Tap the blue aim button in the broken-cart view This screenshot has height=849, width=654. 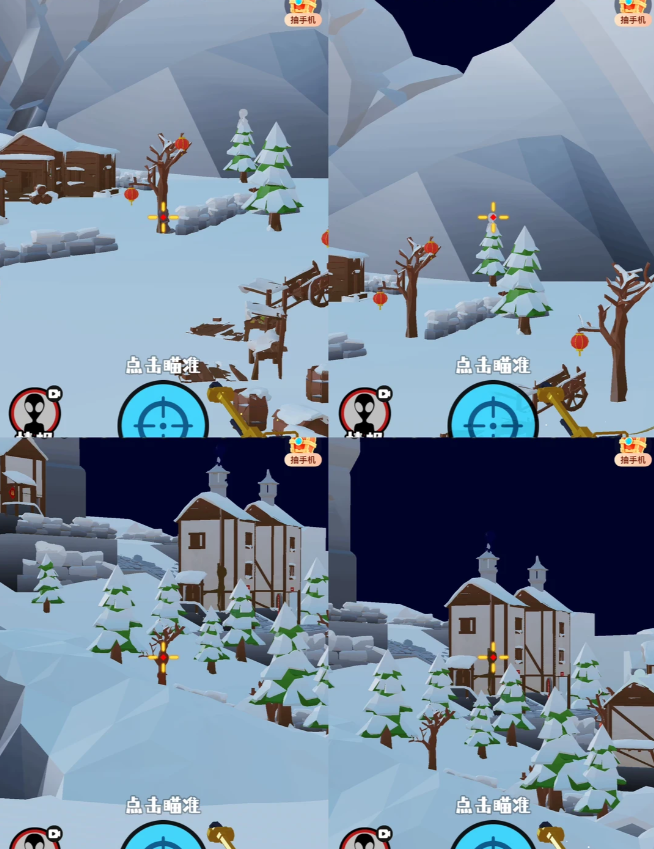[163, 415]
